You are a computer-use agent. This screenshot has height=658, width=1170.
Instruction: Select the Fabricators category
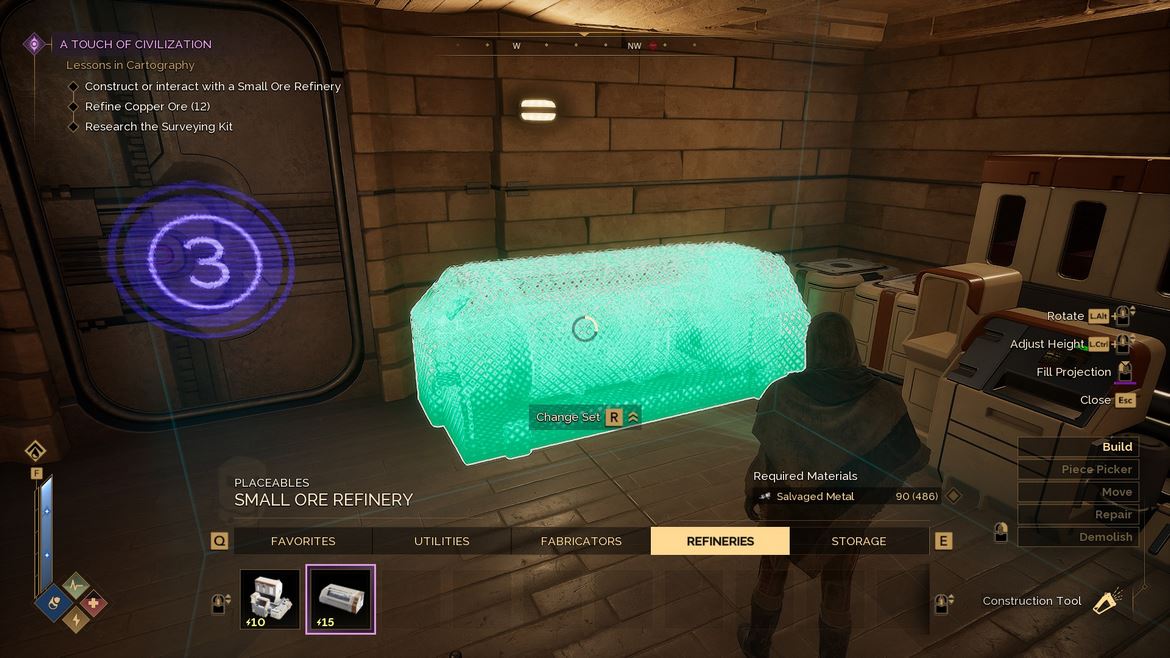tap(581, 541)
